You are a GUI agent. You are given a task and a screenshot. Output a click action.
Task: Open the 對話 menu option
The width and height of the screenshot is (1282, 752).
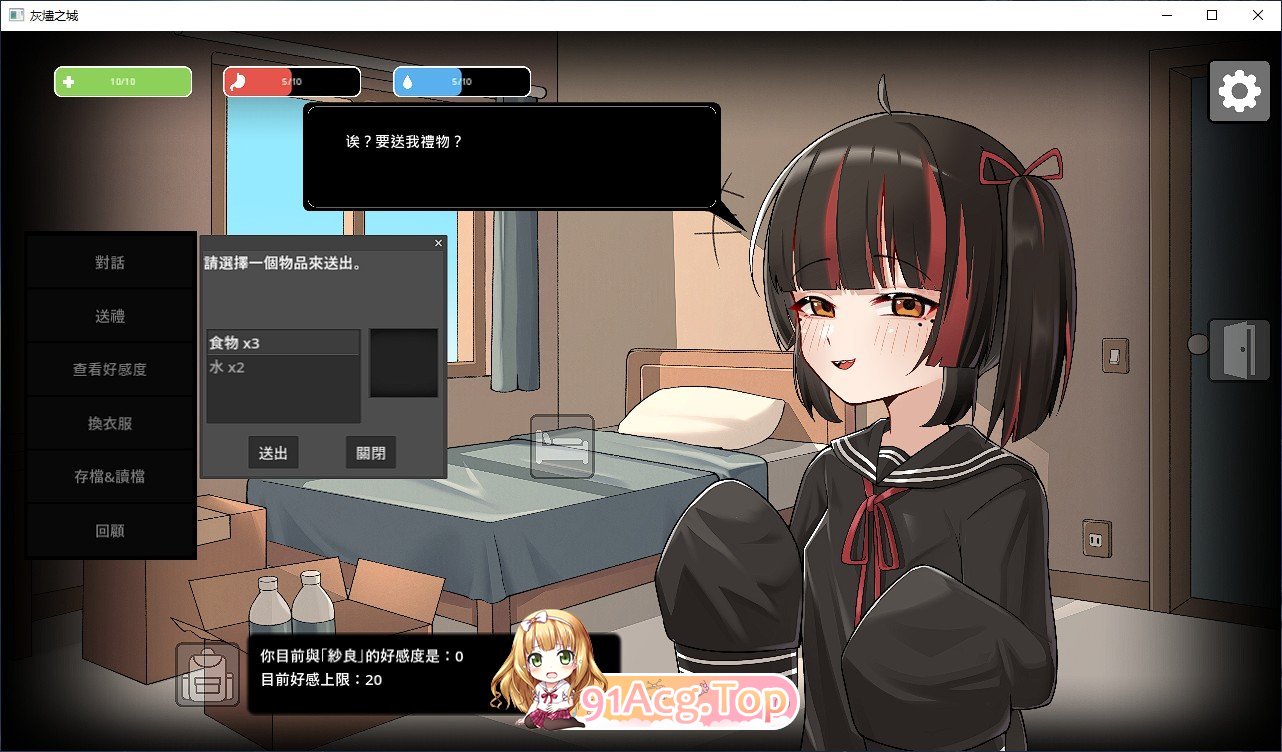click(111, 261)
